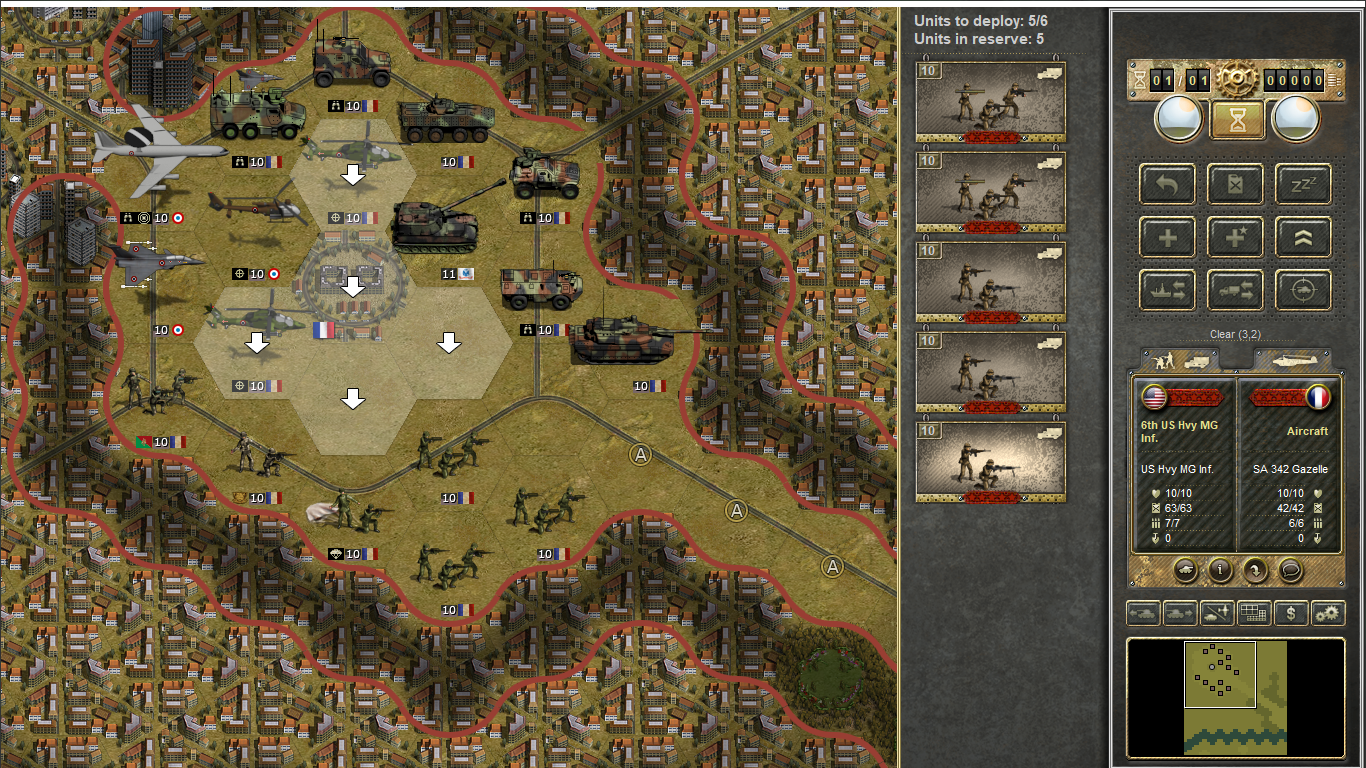The width and height of the screenshot is (1366, 768).
Task: Click the ship embark swap button
Action: (1168, 290)
